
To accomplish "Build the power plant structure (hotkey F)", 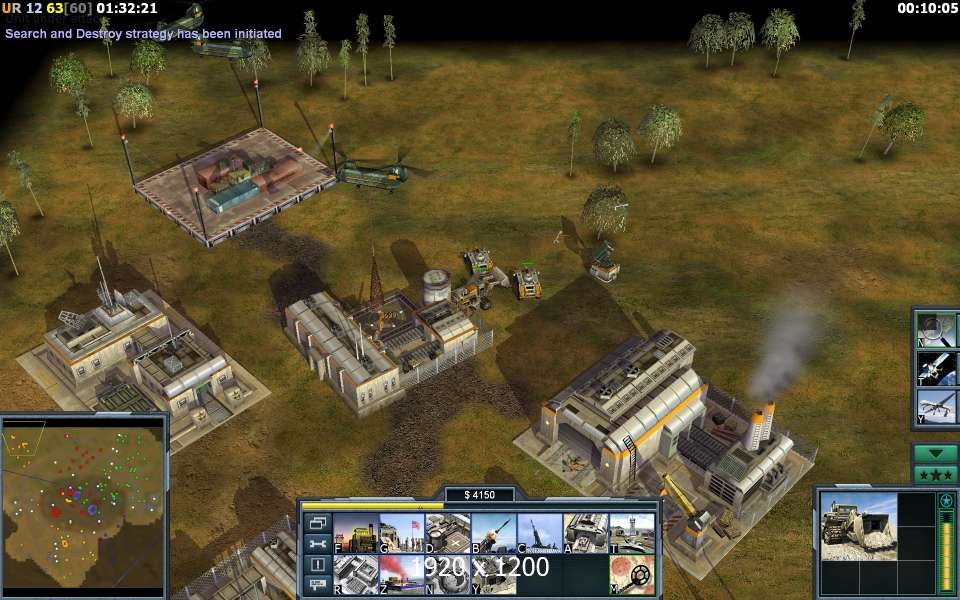I will click(x=355, y=533).
